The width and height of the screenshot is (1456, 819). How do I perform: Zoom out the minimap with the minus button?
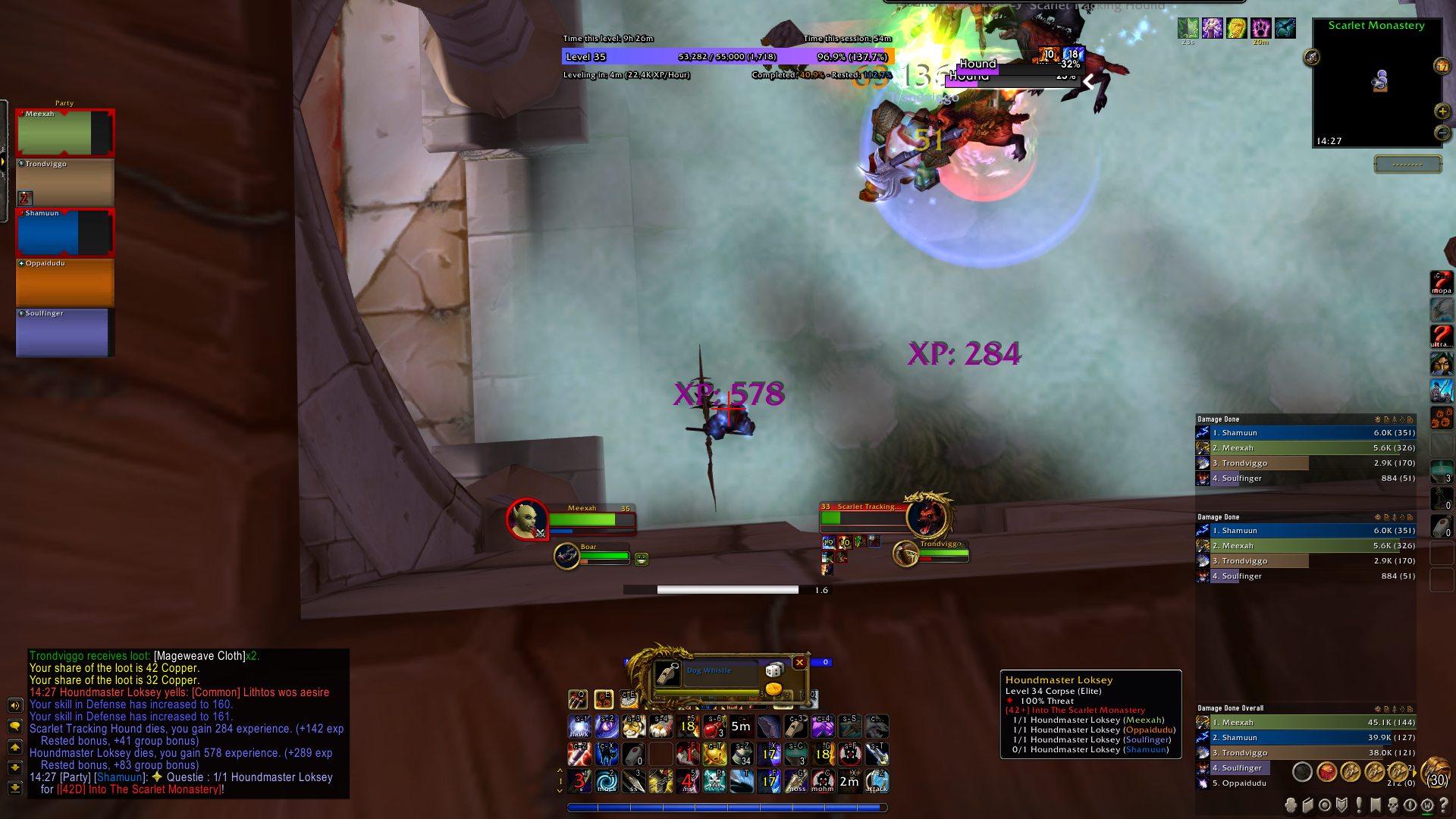[1442, 133]
